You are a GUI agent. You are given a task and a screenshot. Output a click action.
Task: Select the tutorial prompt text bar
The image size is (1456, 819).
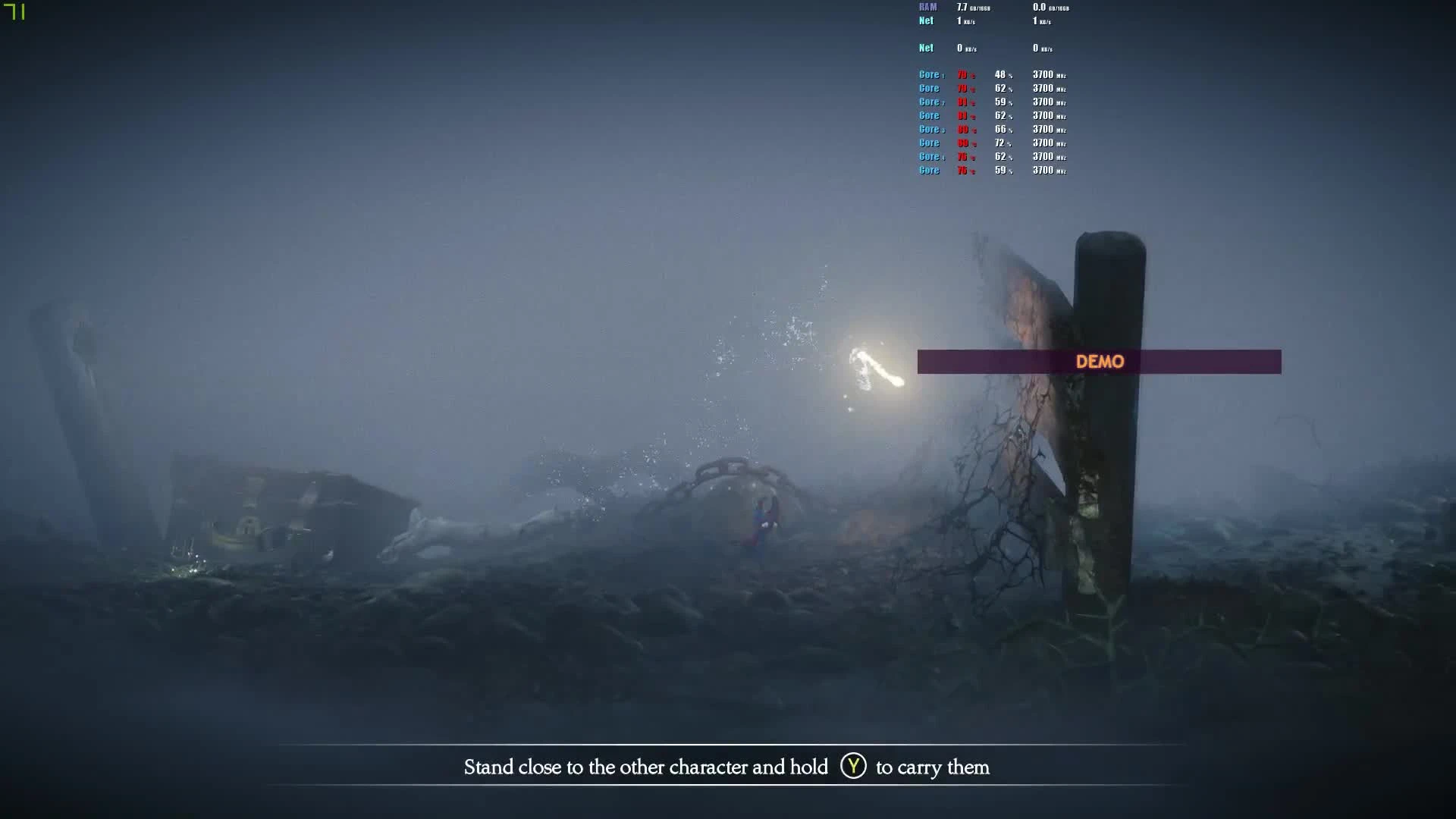(726, 767)
